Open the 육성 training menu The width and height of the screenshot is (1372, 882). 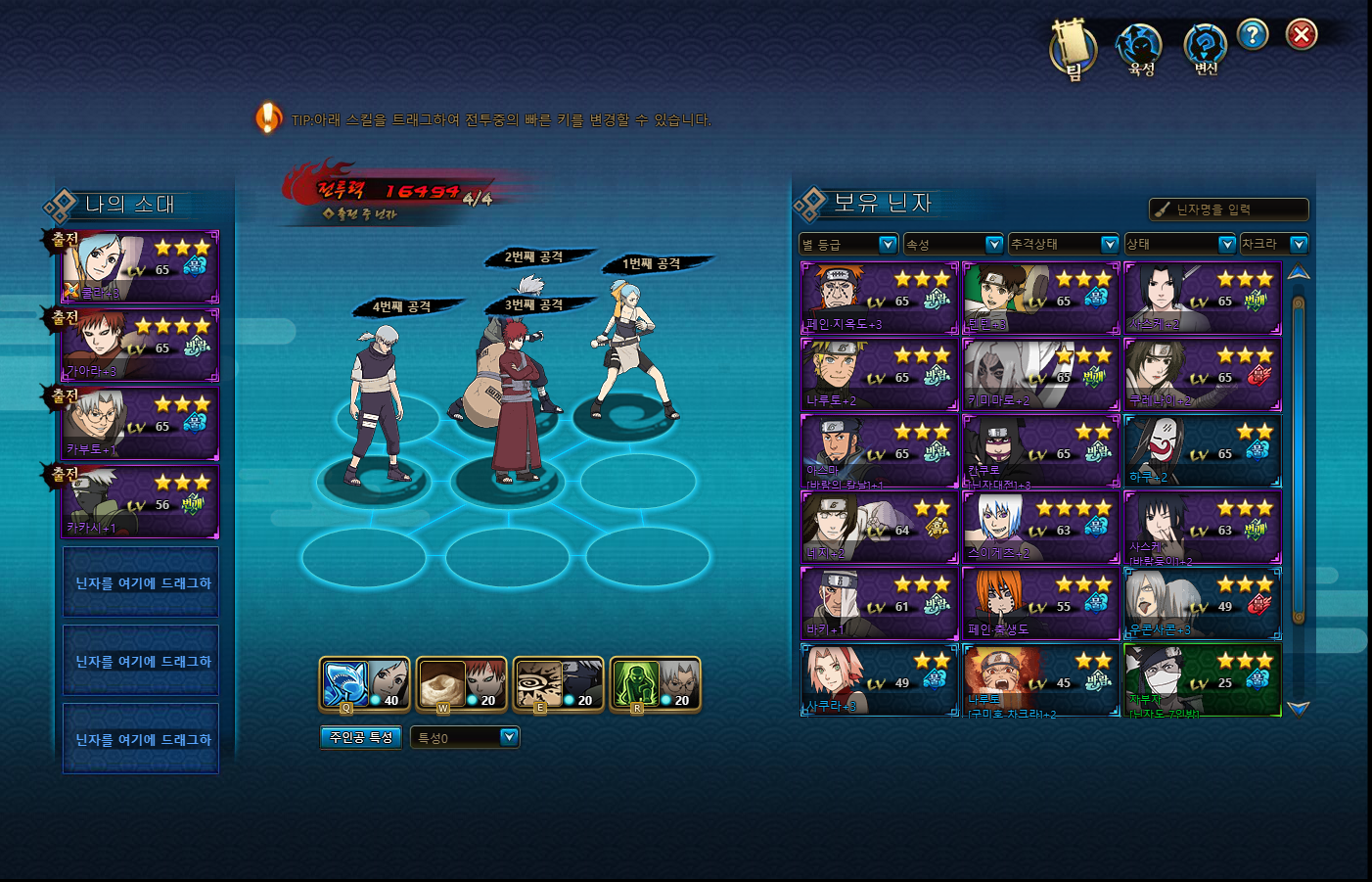[x=1139, y=49]
